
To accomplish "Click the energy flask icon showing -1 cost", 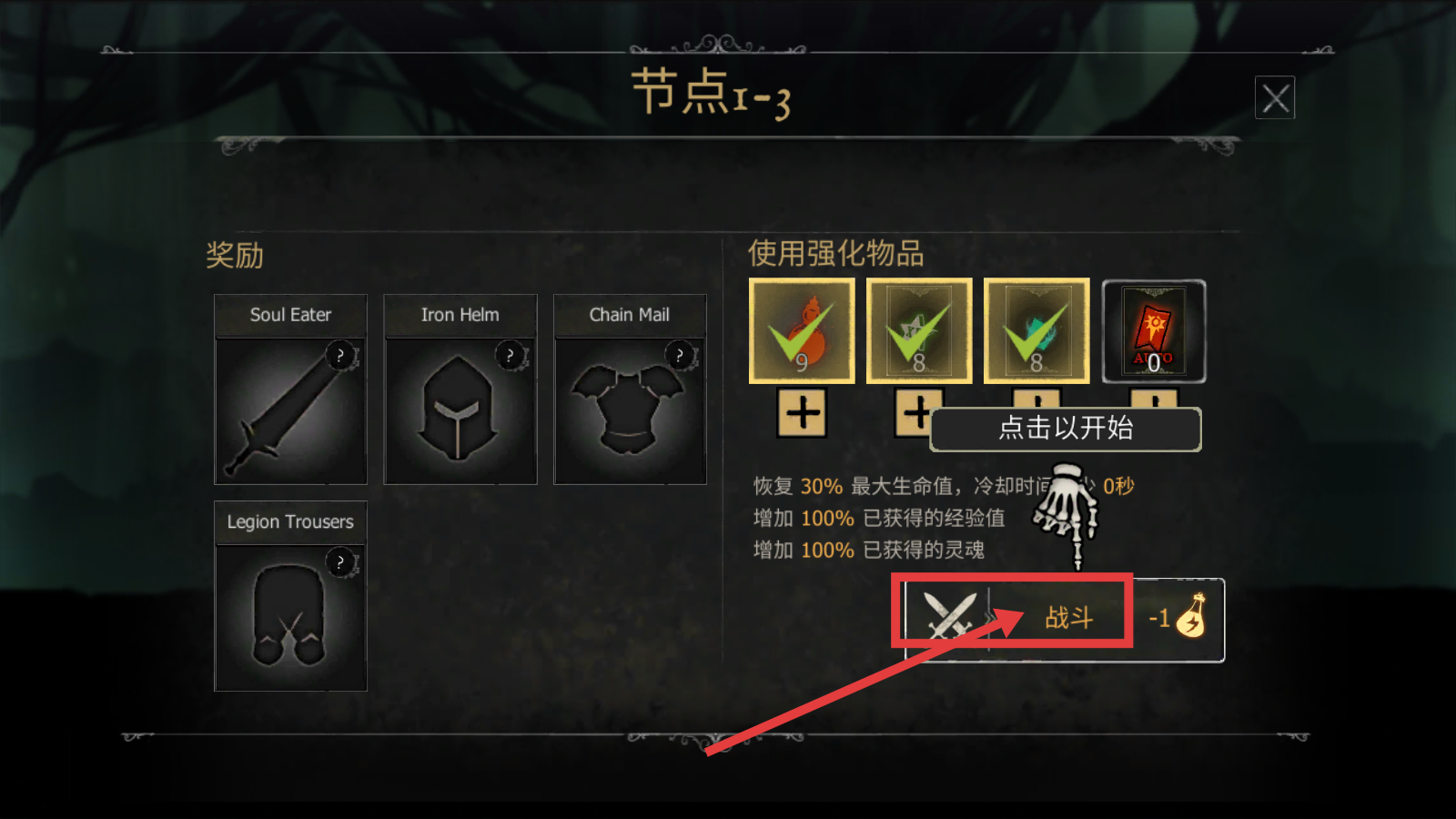I will (x=1194, y=618).
